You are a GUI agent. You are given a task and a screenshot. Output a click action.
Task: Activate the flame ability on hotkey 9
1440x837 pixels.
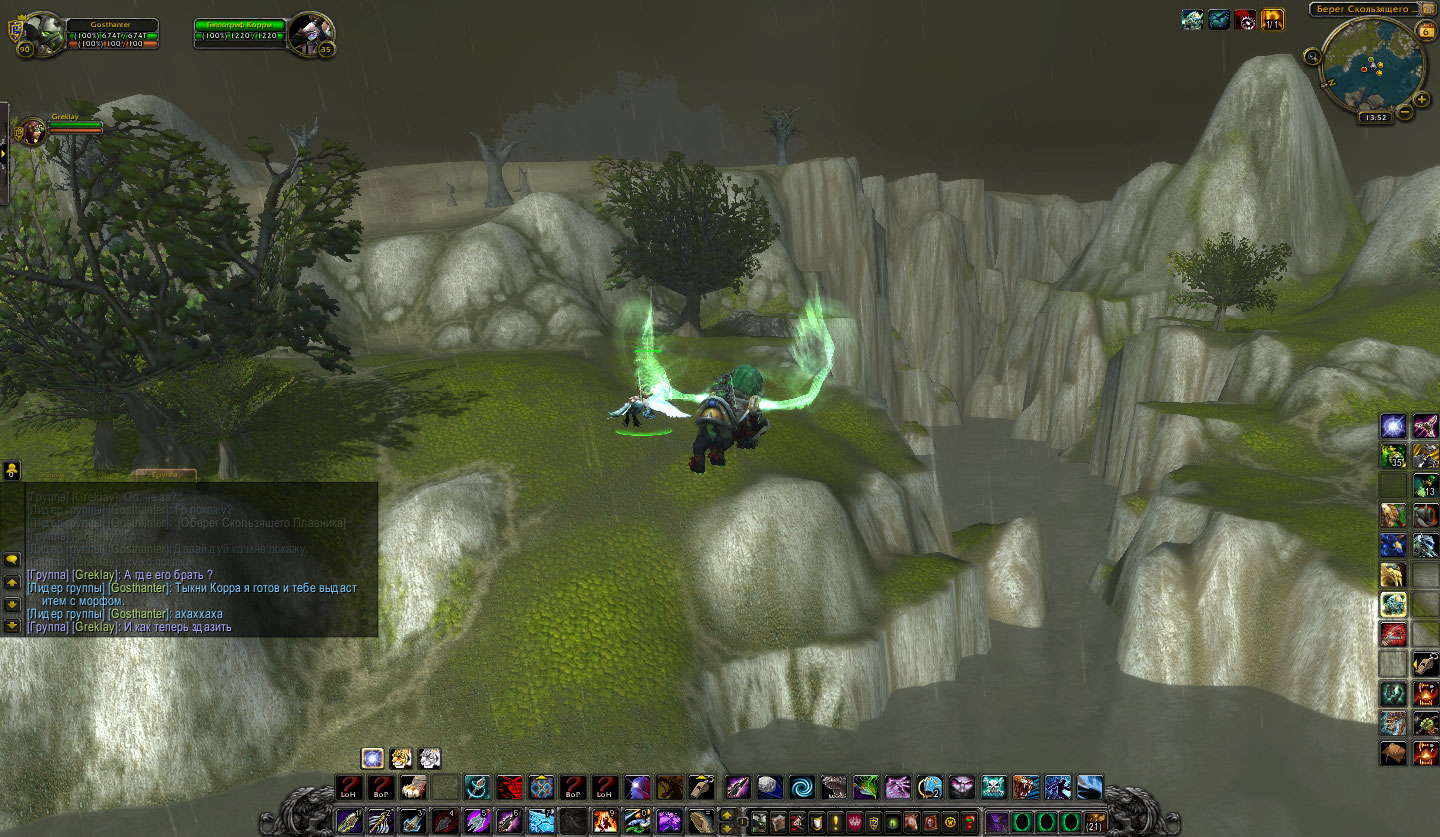pos(605,821)
